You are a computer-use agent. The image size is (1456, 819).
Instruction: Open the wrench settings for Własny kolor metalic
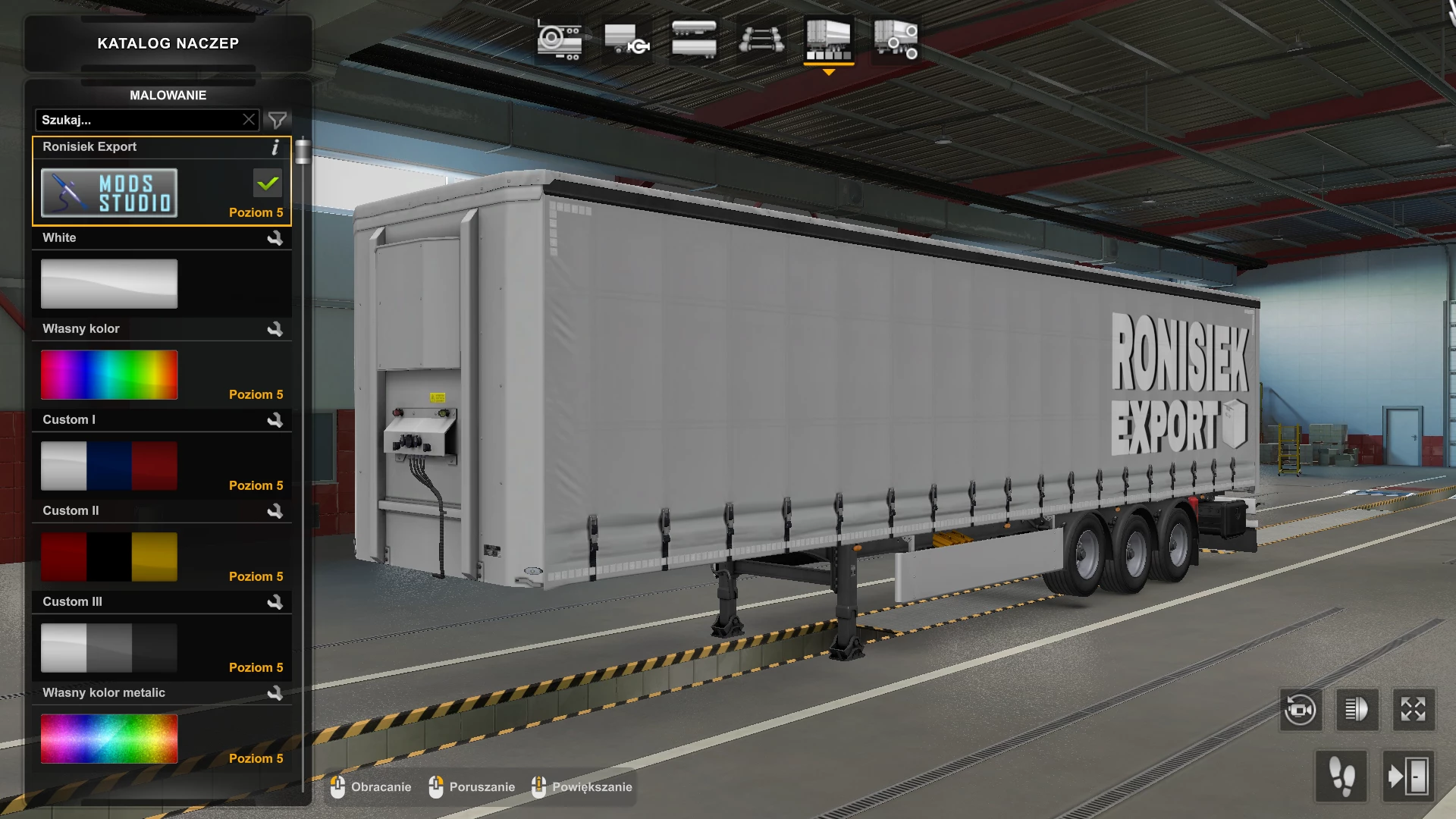click(x=277, y=692)
